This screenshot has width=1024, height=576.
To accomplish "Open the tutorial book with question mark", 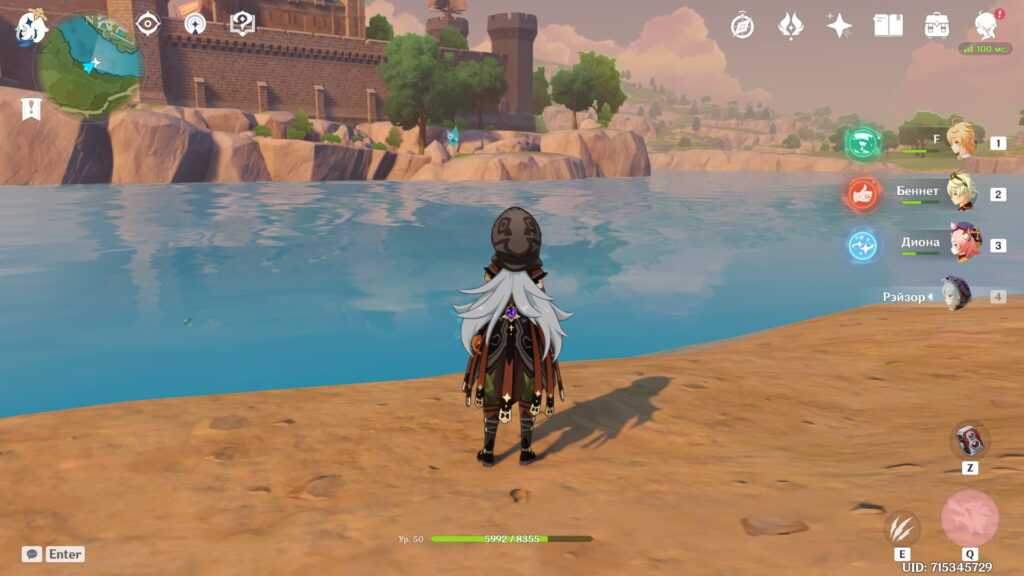I will pyautogui.click(x=242, y=24).
